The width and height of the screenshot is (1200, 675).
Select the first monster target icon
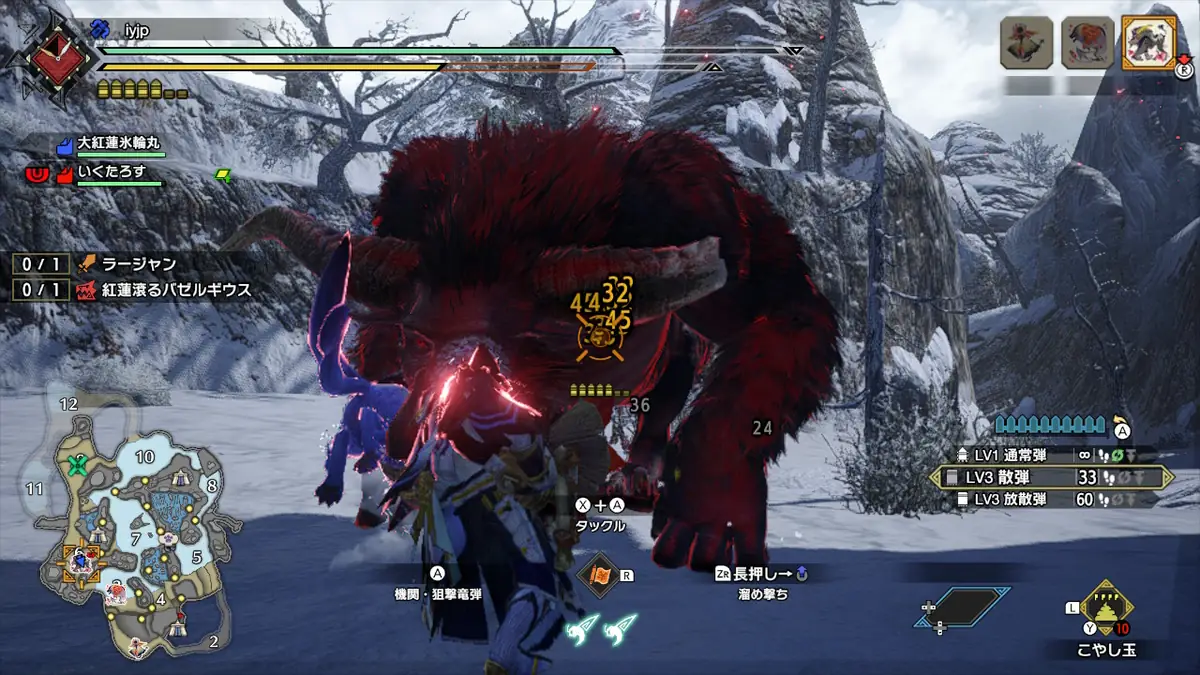[1026, 43]
